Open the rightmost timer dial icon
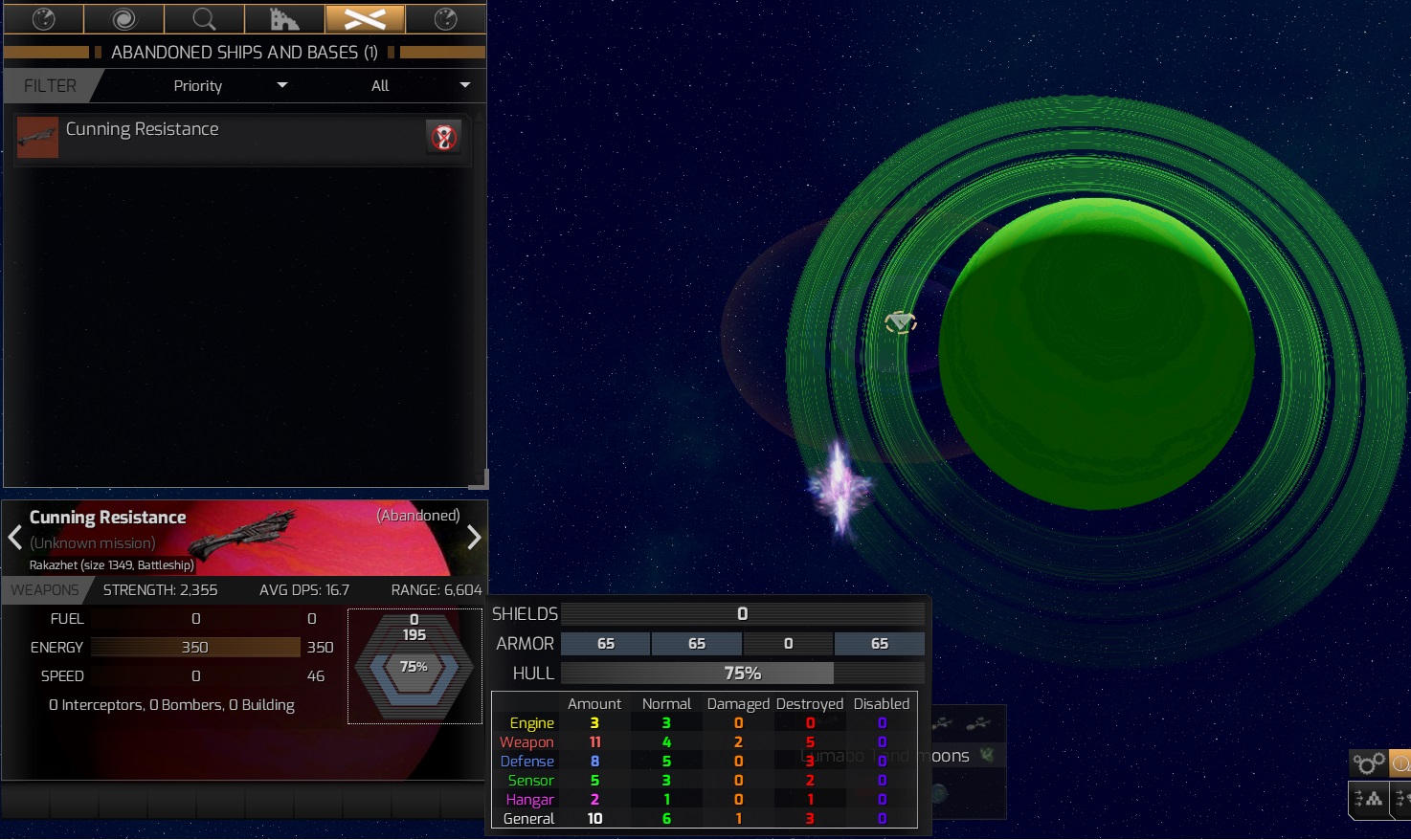Viewport: 1411px width, 840px height. click(x=445, y=19)
